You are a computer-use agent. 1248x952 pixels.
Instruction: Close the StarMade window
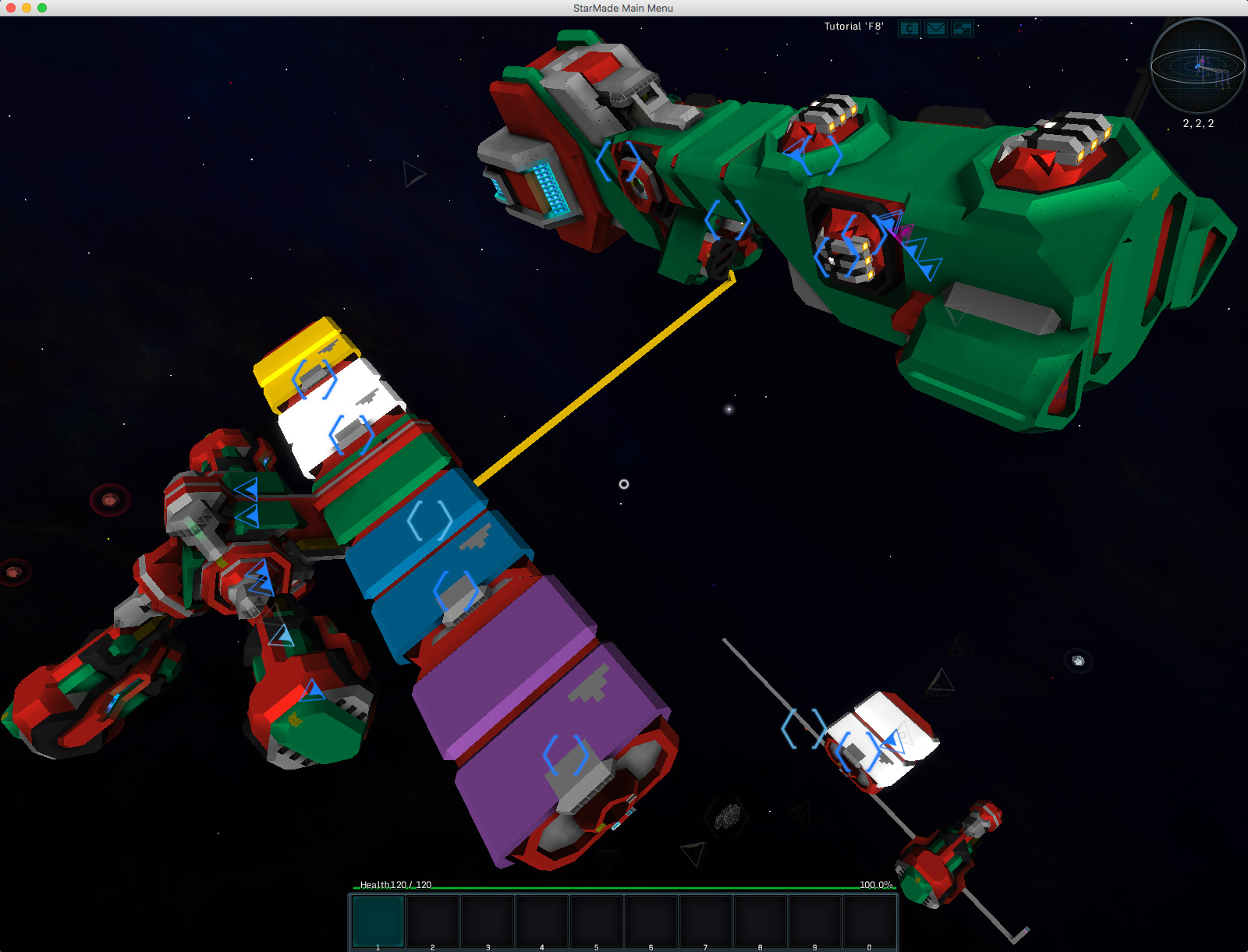click(x=11, y=8)
